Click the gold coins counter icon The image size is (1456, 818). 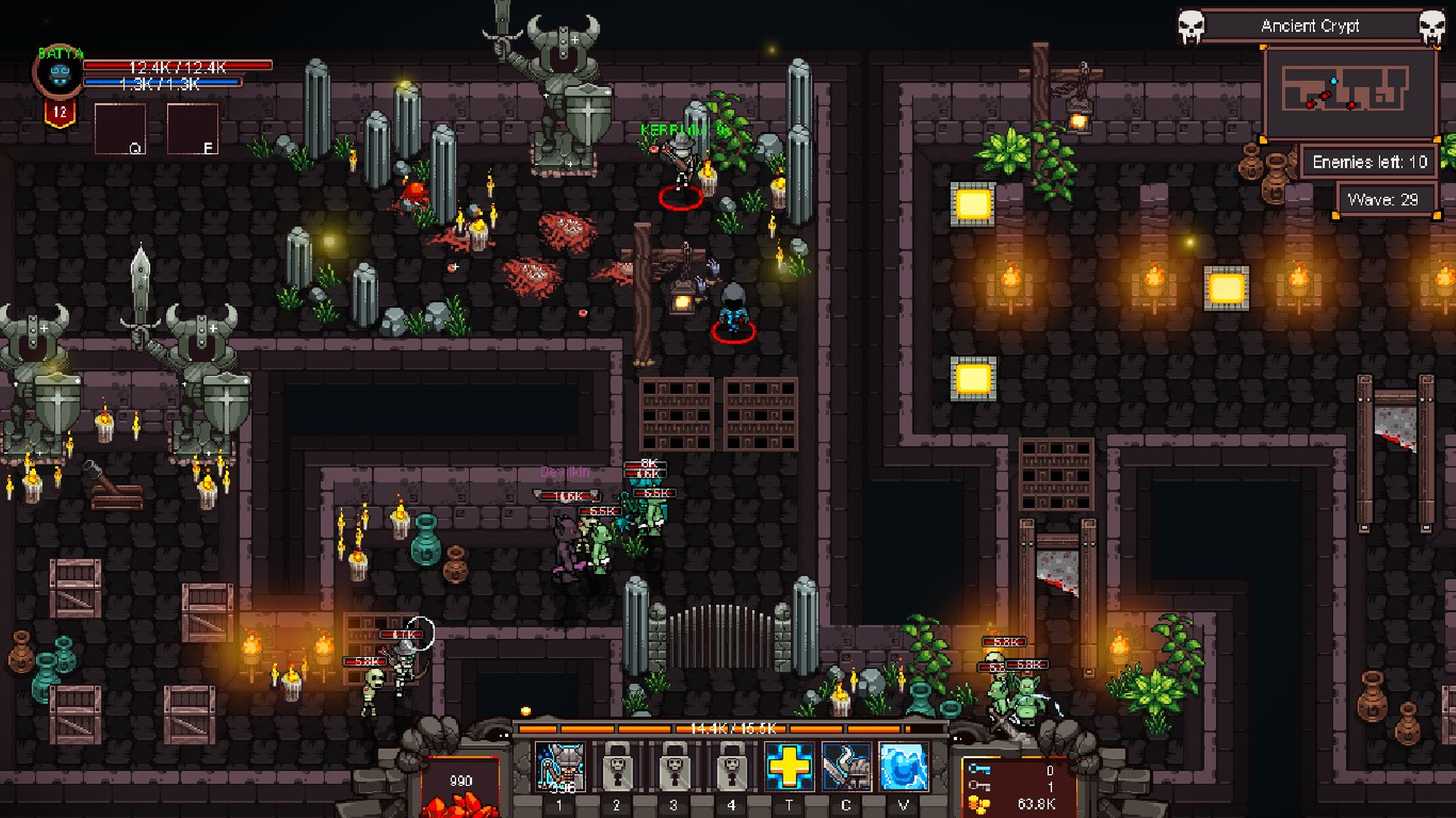[x=980, y=805]
